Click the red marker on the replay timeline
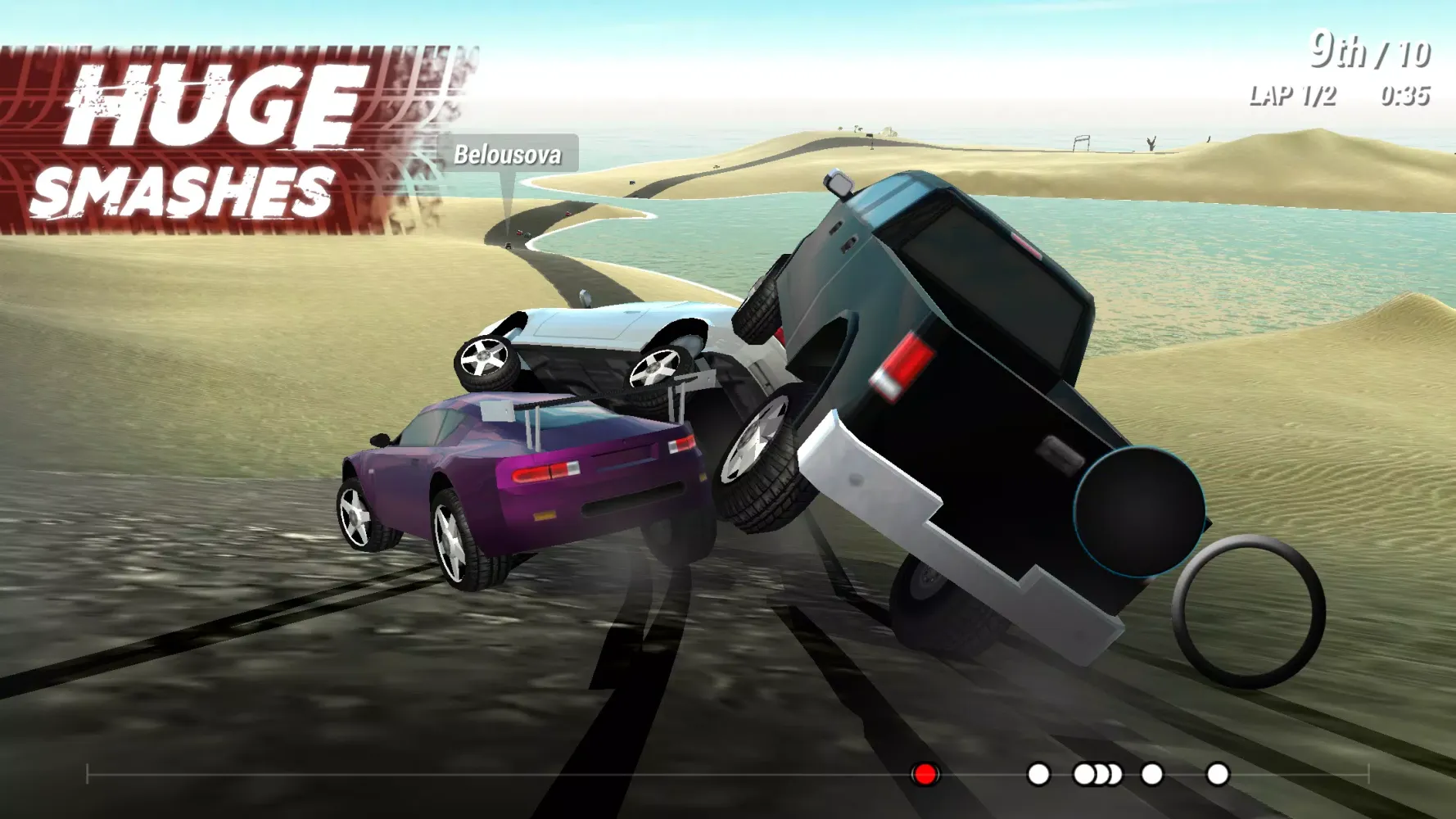1456x819 pixels. (x=925, y=773)
